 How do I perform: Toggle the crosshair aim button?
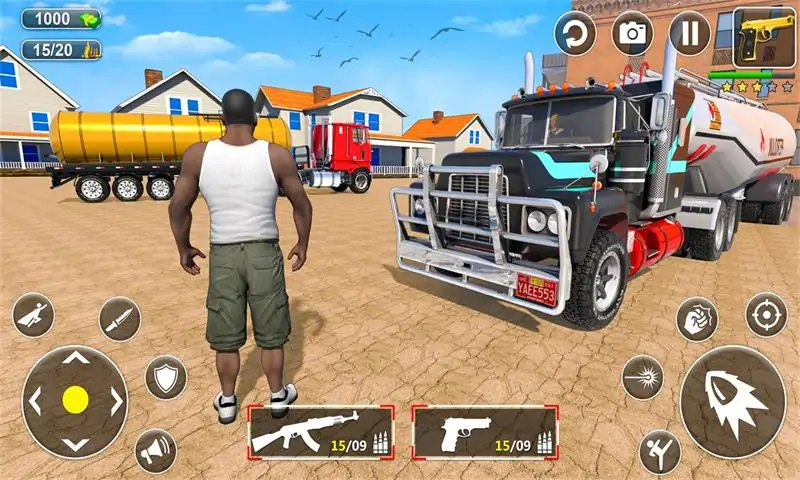pyautogui.click(x=766, y=314)
